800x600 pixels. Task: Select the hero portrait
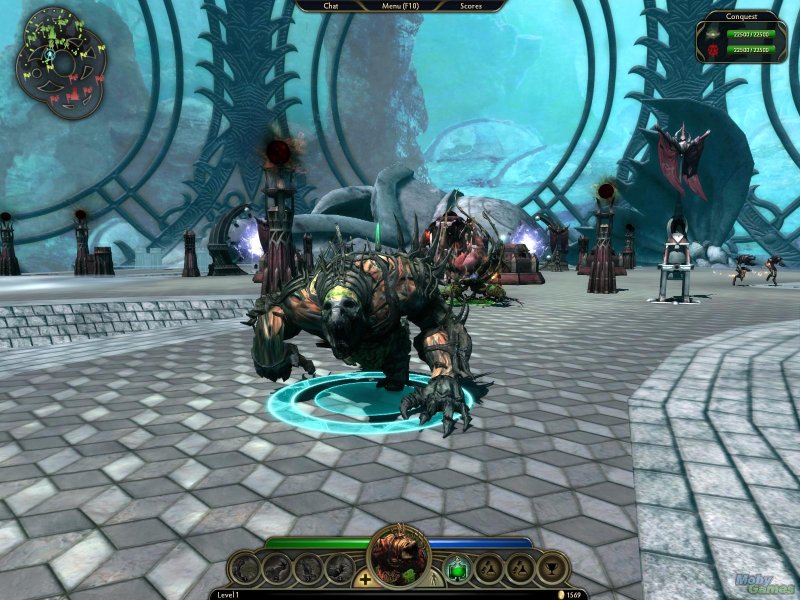(399, 556)
